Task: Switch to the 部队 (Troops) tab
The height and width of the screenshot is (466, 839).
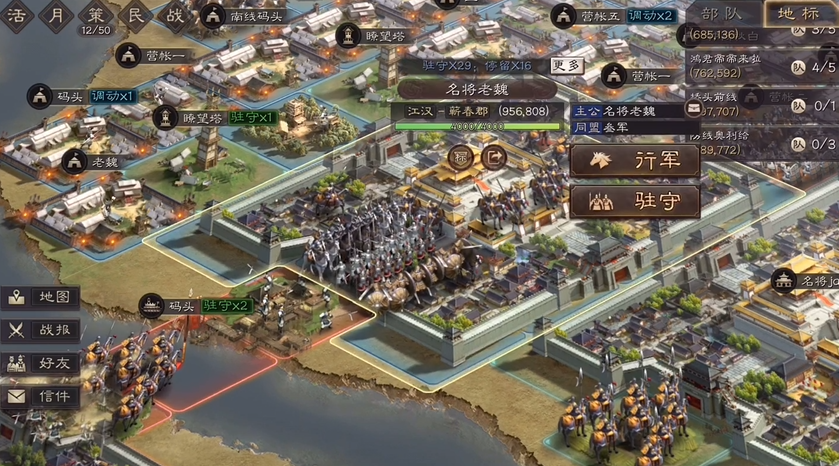Action: click(x=722, y=13)
